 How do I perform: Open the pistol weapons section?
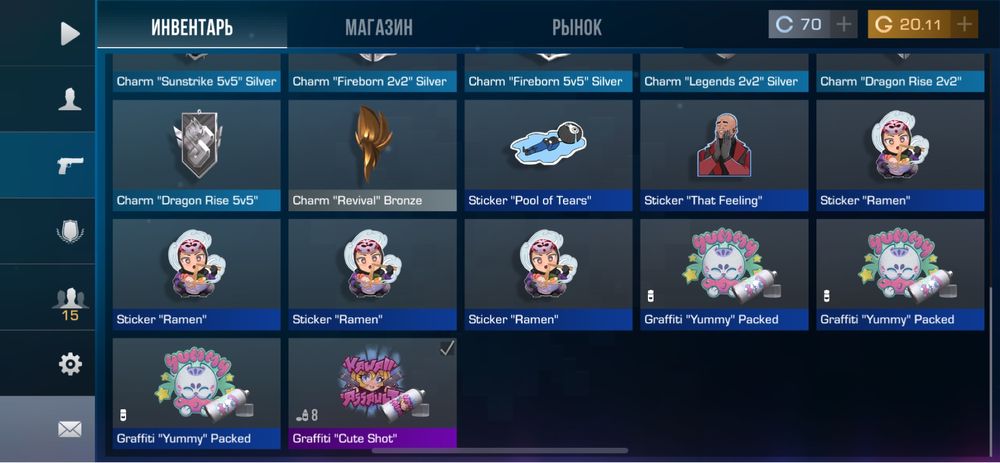click(69, 165)
